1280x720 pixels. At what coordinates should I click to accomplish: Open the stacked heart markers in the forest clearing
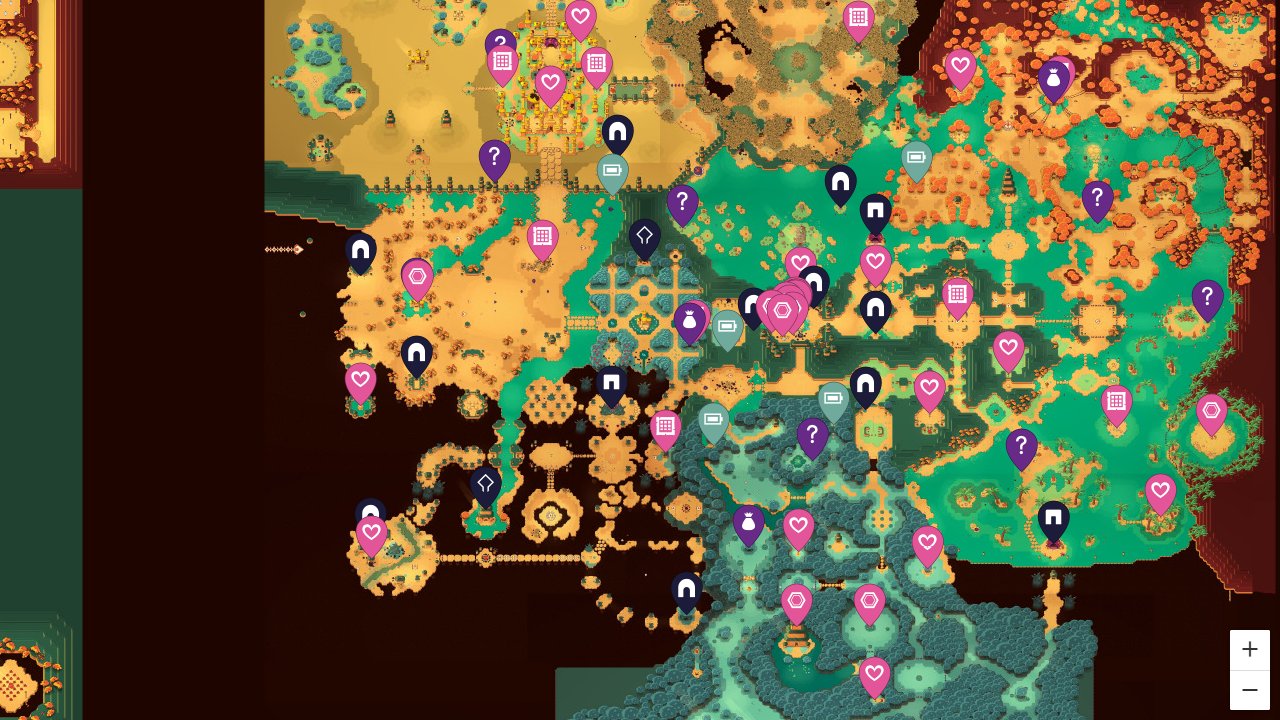783,310
